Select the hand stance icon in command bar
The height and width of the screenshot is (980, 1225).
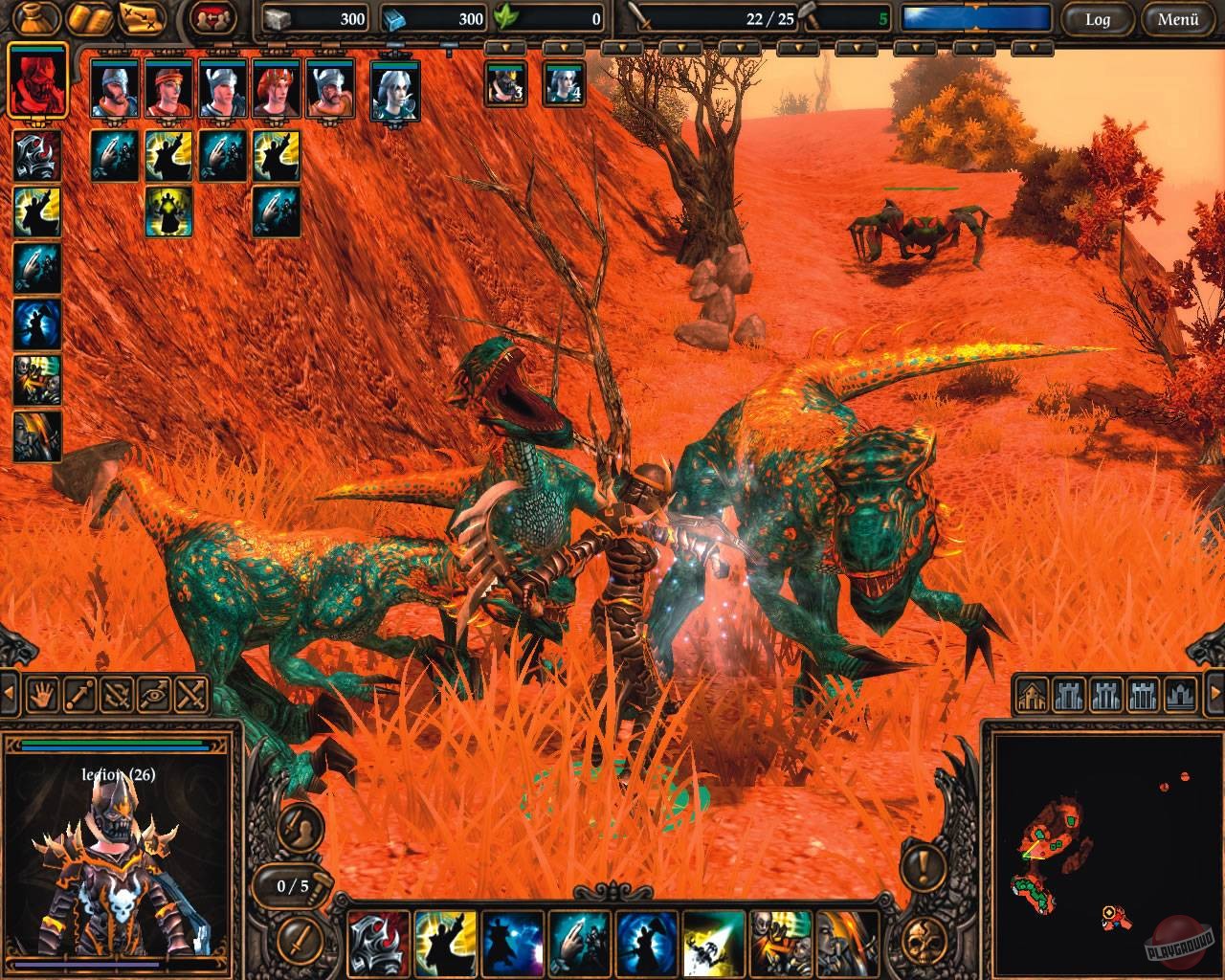click(42, 694)
